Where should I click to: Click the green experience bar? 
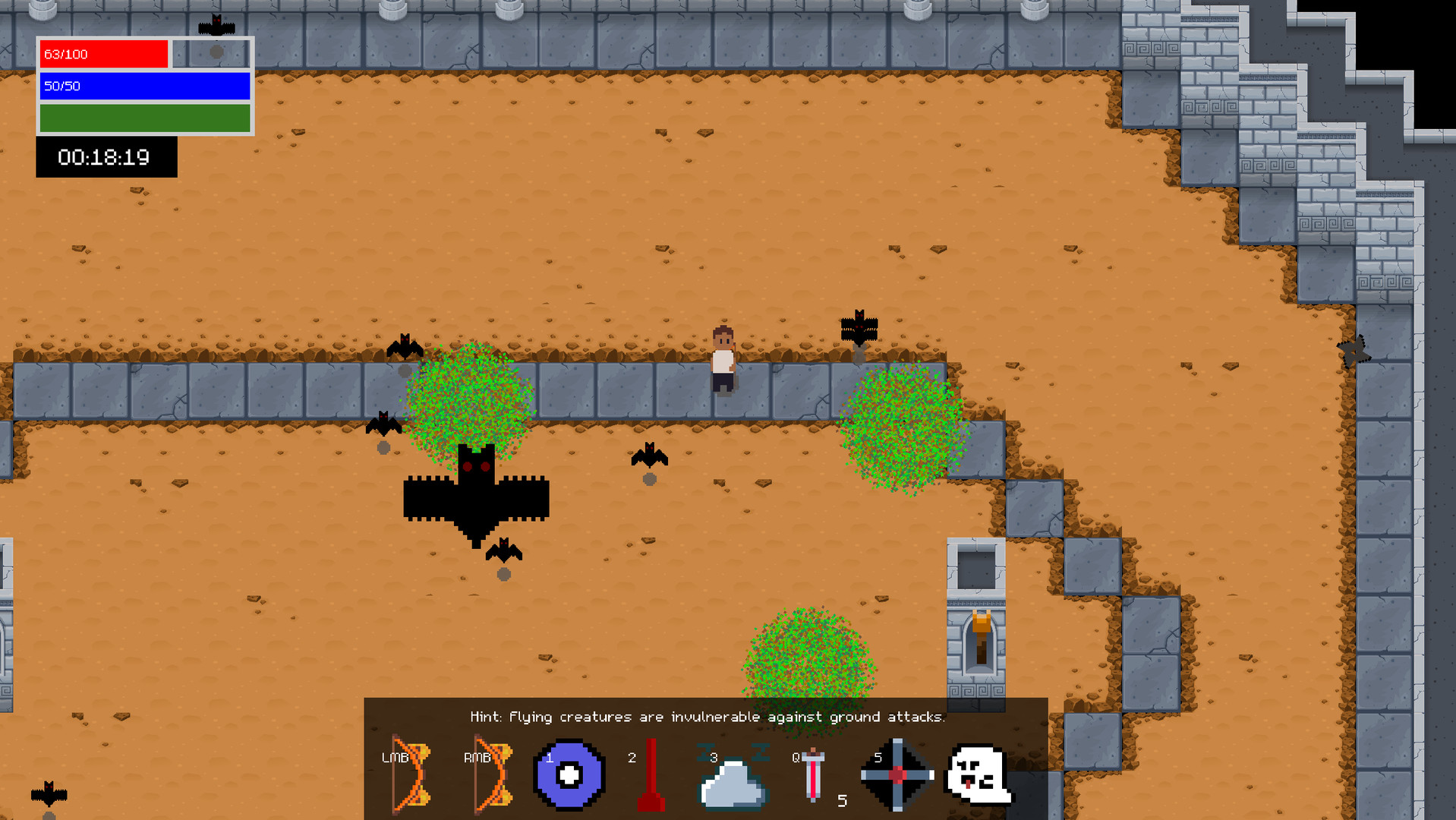144,118
